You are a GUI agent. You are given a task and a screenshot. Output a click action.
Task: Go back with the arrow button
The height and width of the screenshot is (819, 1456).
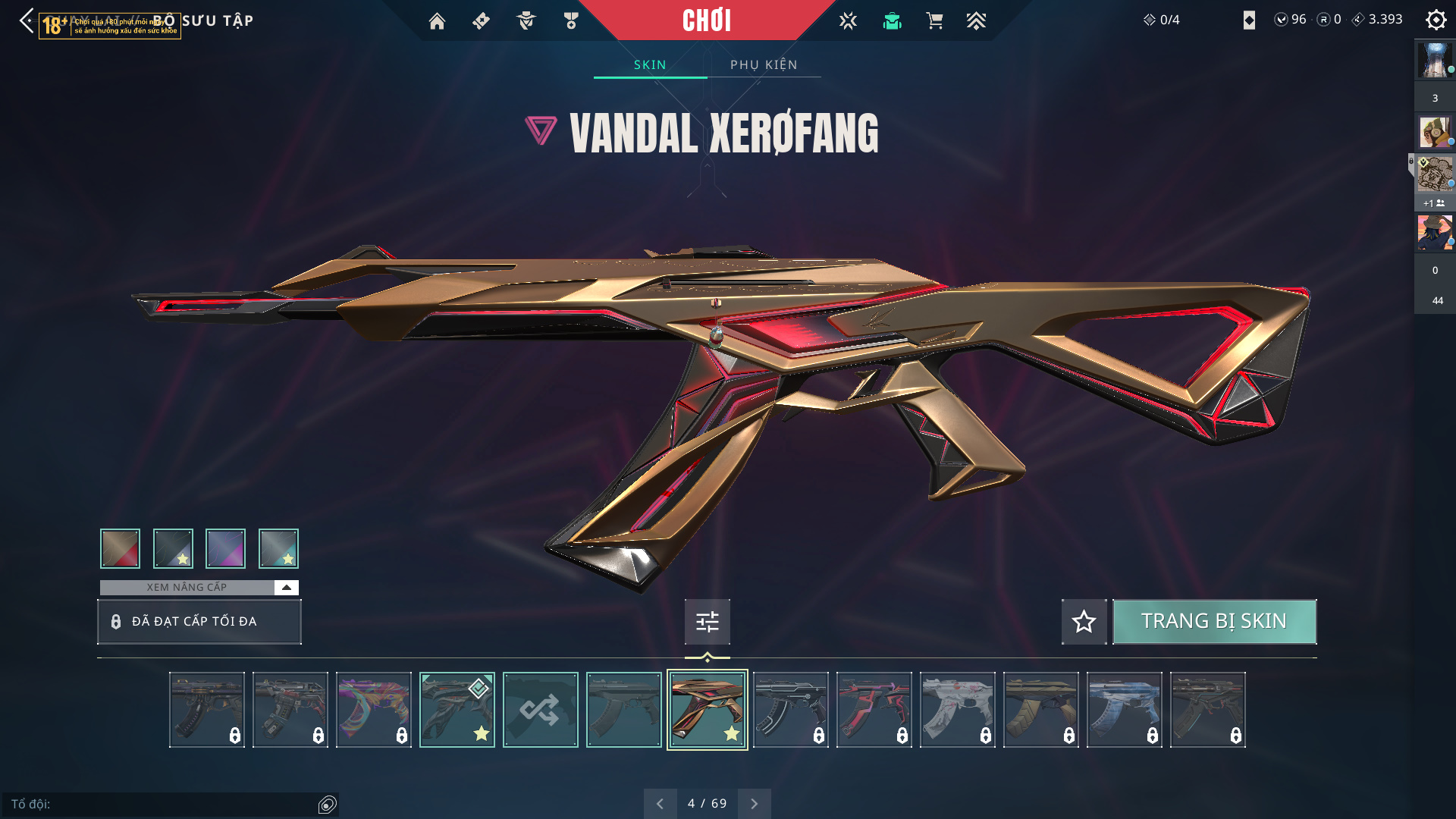tap(27, 20)
